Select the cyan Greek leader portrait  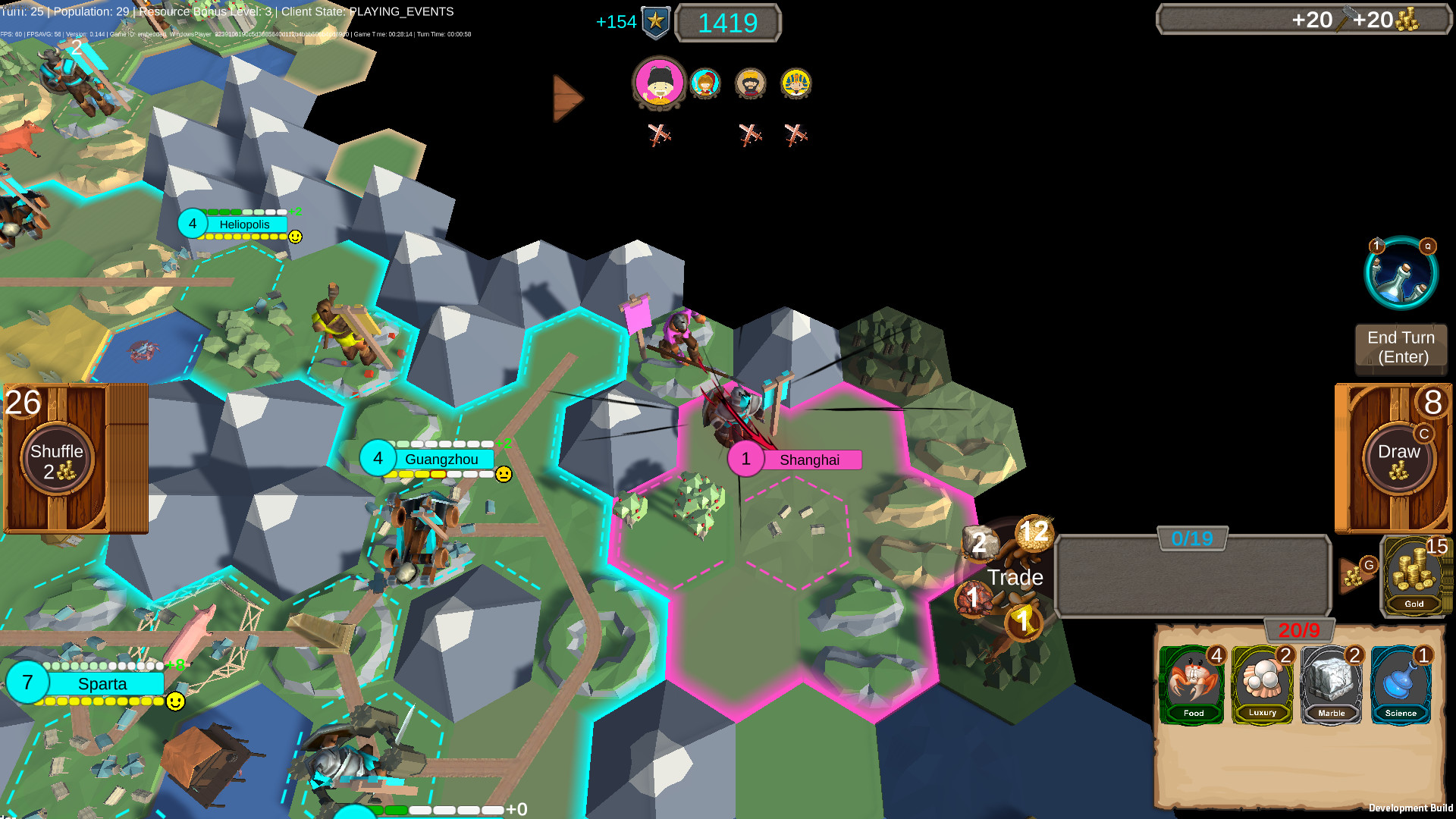(705, 84)
